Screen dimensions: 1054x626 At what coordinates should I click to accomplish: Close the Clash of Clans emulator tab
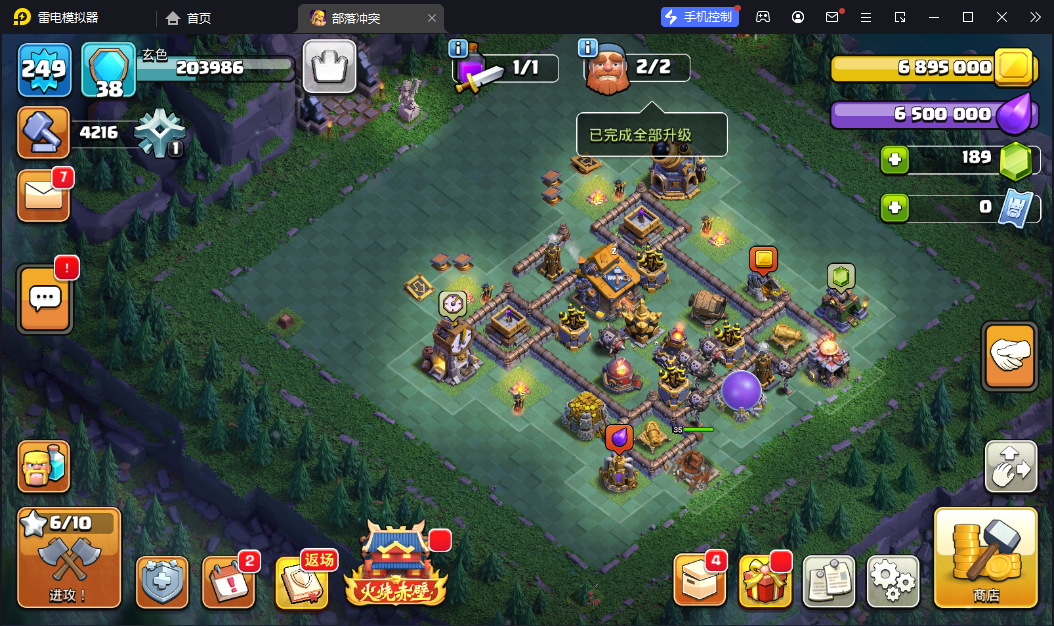click(x=431, y=18)
